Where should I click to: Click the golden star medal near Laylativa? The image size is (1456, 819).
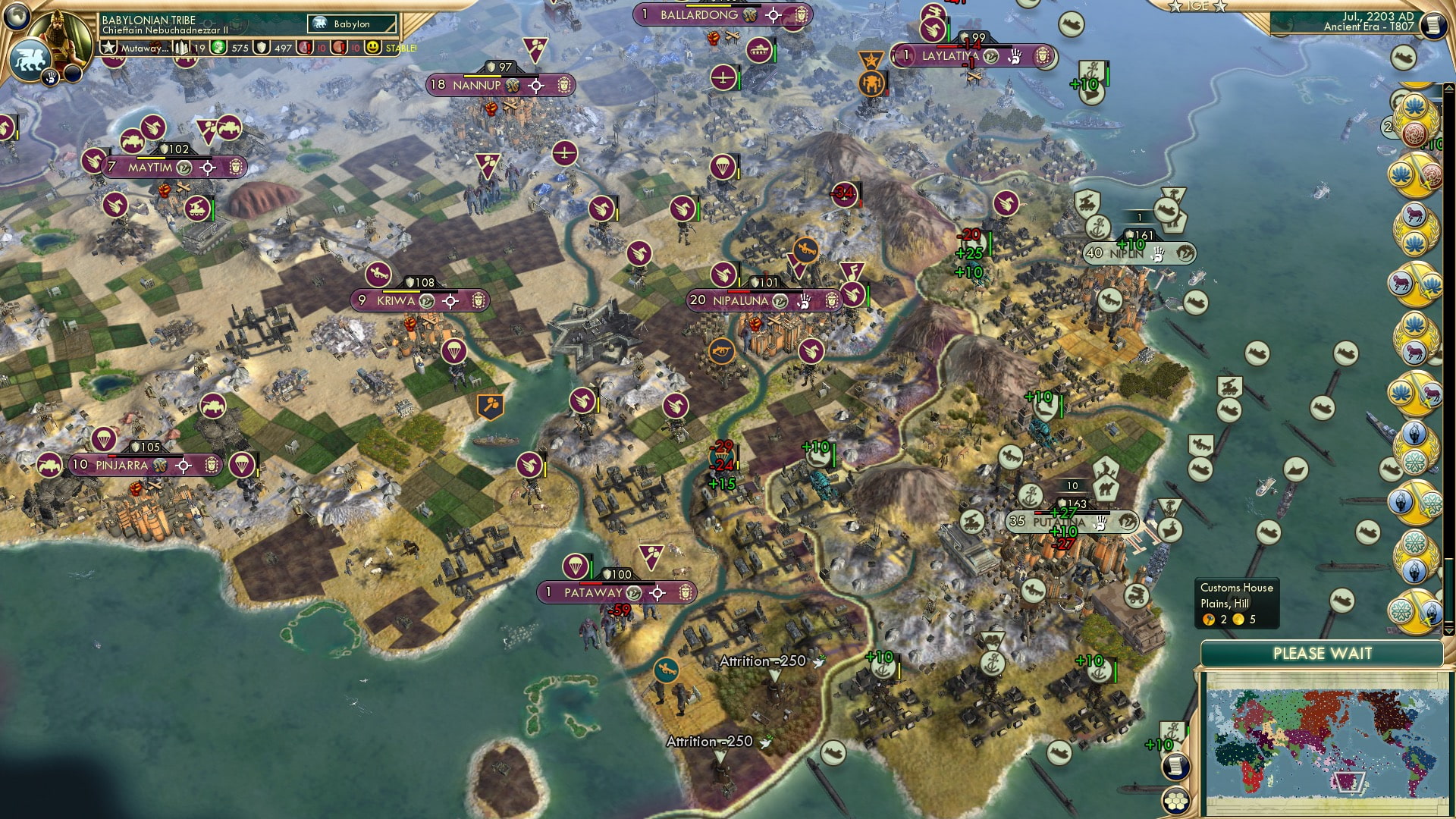(871, 61)
